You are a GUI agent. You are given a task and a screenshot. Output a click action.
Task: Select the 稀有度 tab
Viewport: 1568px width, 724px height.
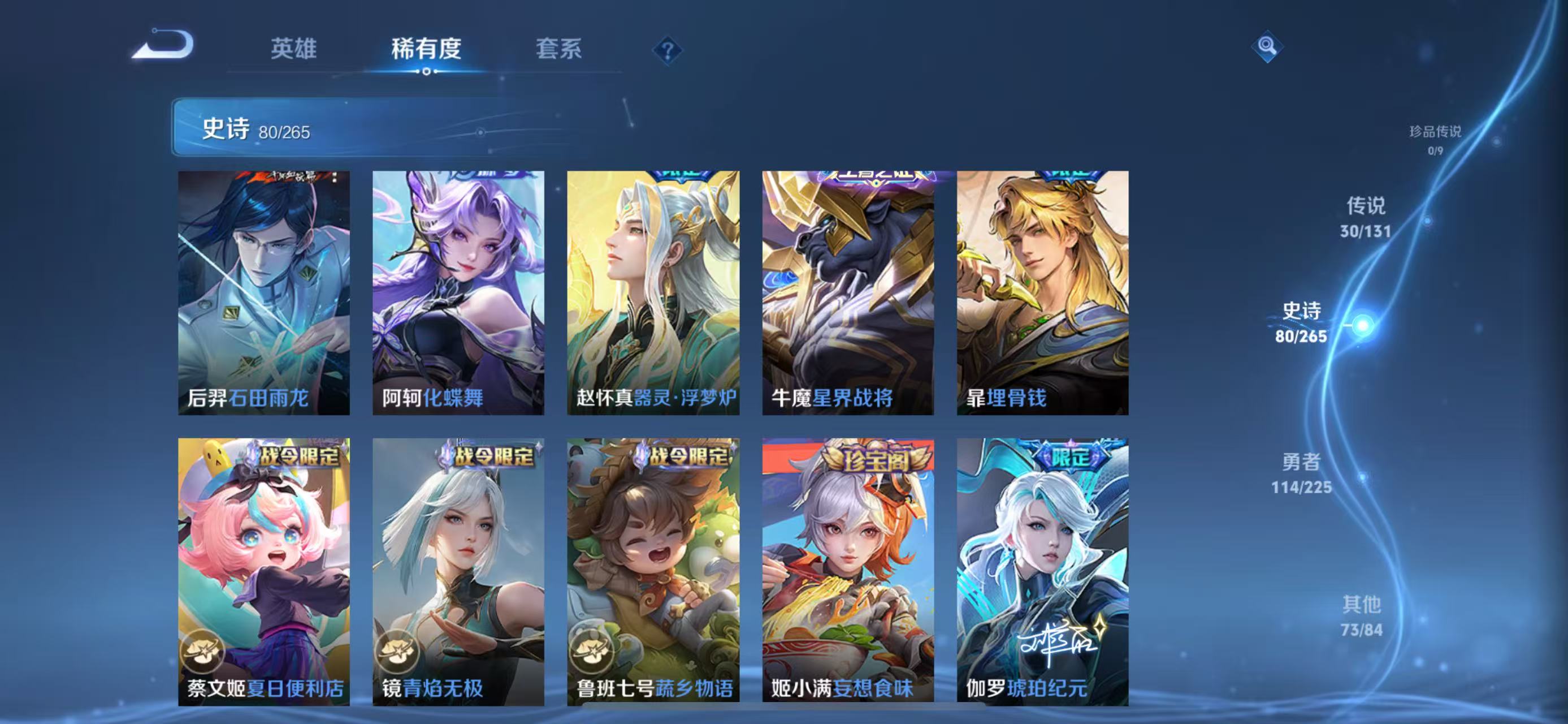426,50
